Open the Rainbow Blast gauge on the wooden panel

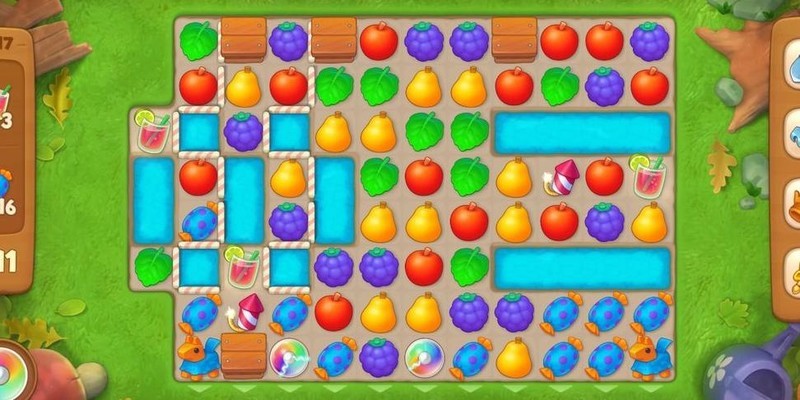(x=12, y=368)
